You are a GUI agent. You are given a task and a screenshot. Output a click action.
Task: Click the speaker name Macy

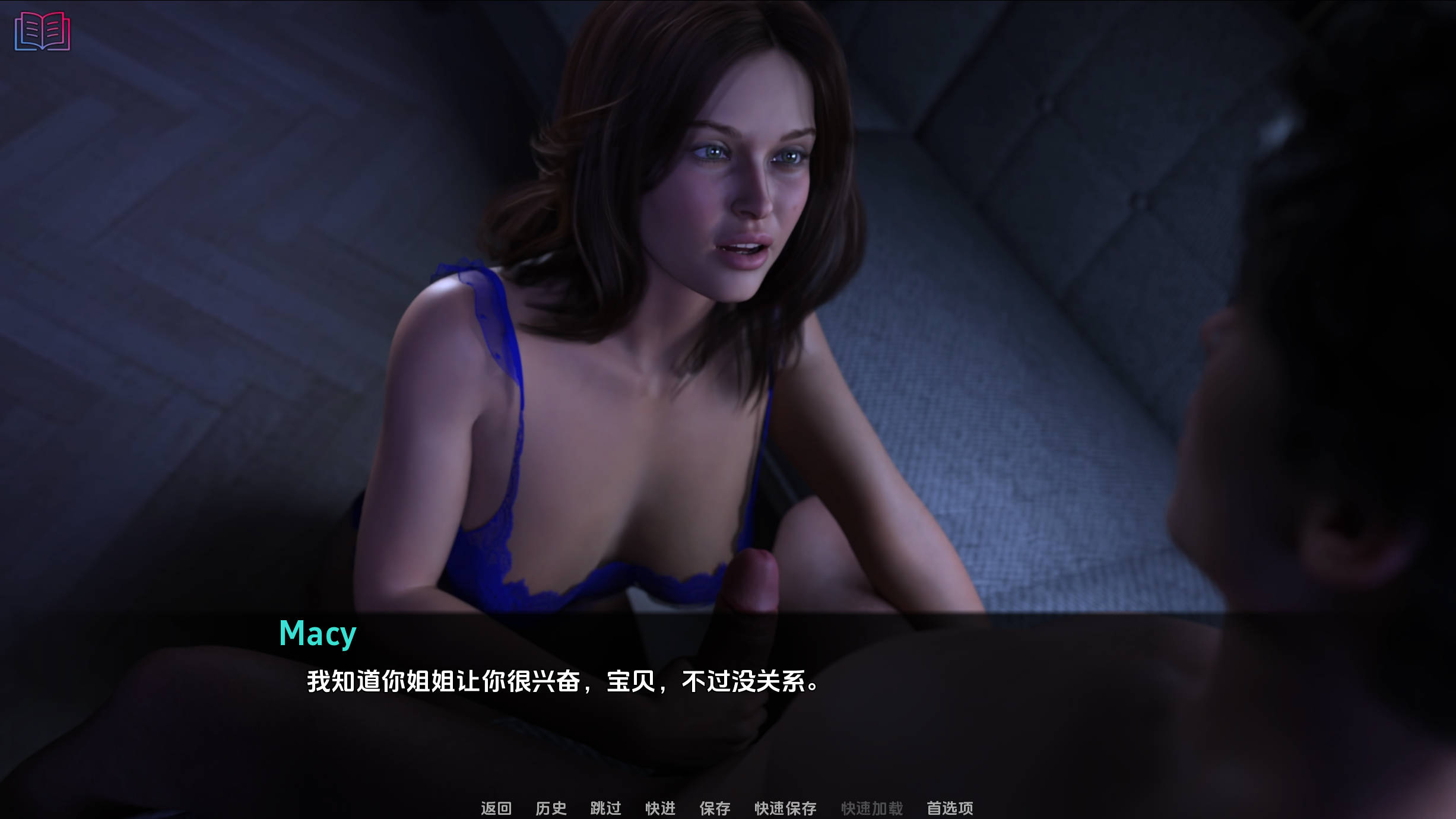pos(317,633)
